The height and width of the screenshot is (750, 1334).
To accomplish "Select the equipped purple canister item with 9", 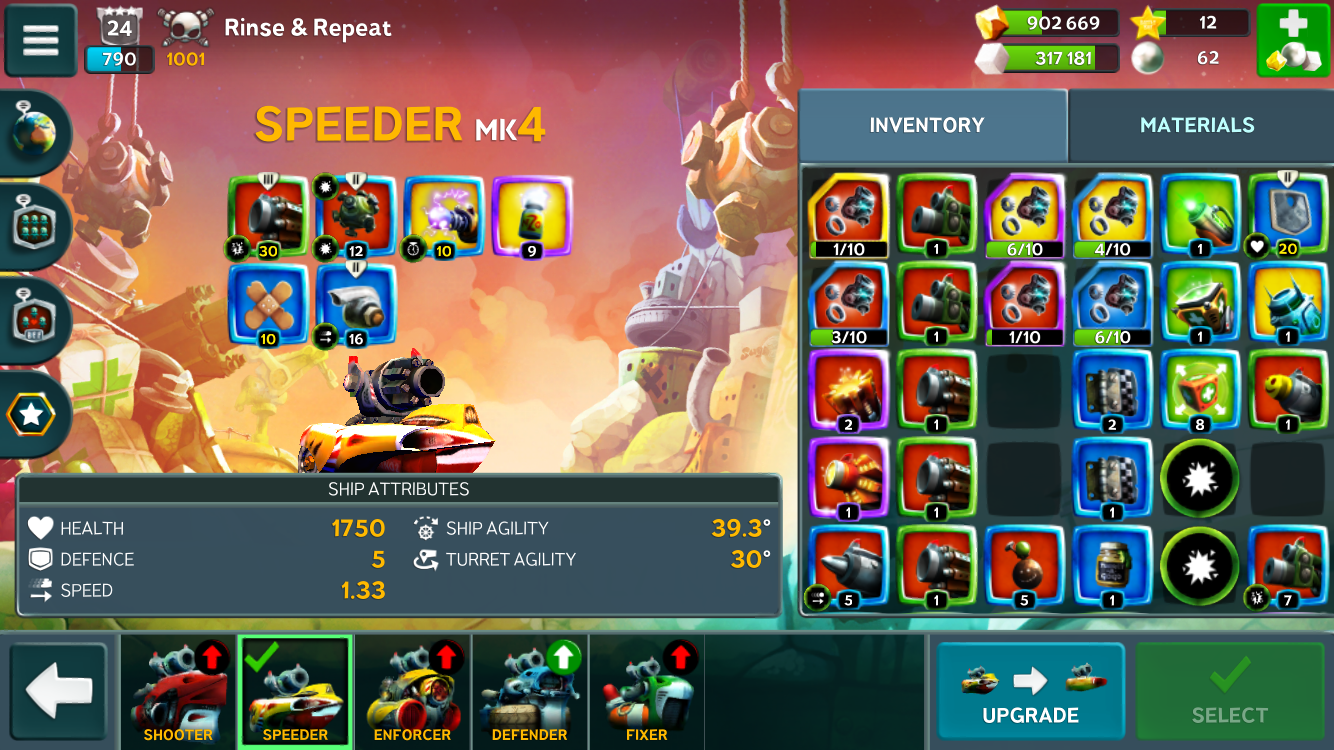I will click(x=531, y=216).
